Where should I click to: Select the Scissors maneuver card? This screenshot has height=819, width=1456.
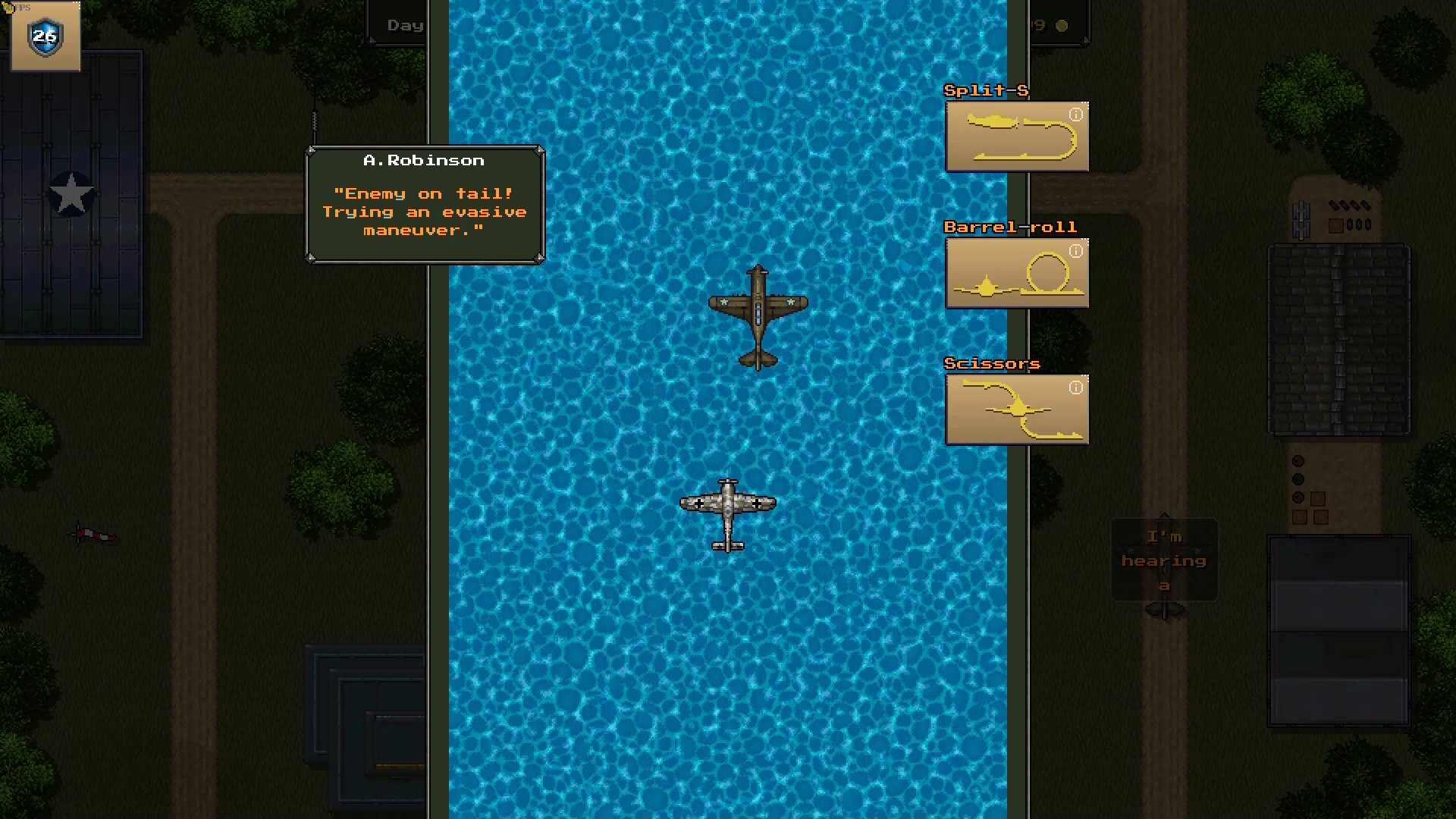[x=1017, y=409]
